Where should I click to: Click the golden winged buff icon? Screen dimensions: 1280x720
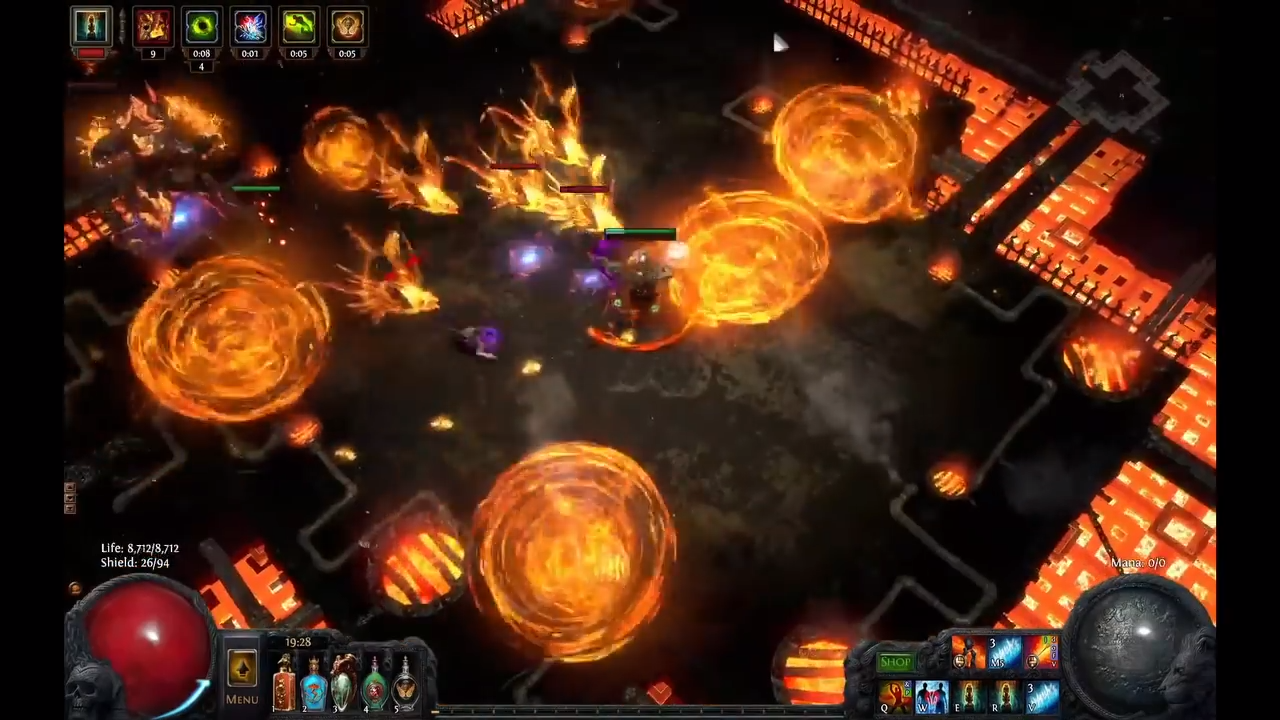[346, 26]
